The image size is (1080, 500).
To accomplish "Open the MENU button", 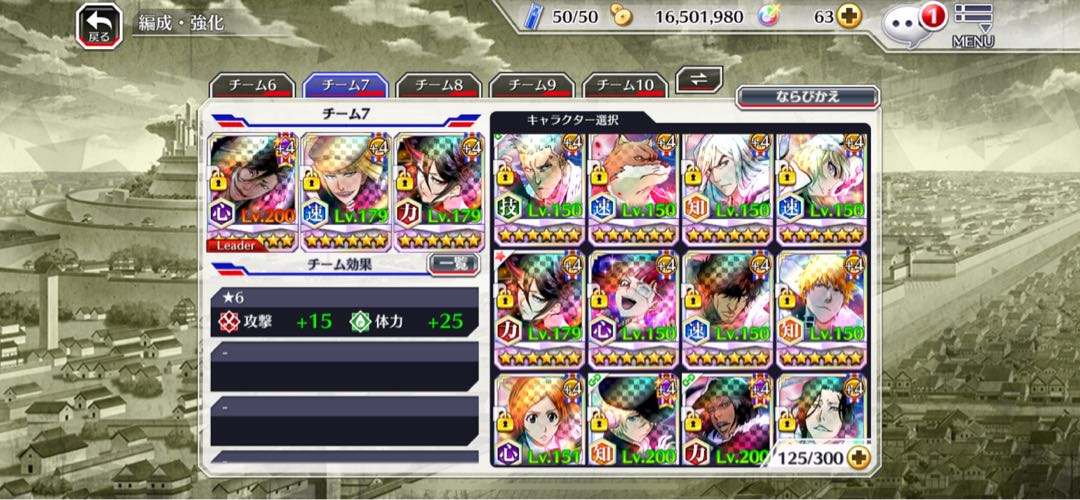I will [972, 27].
